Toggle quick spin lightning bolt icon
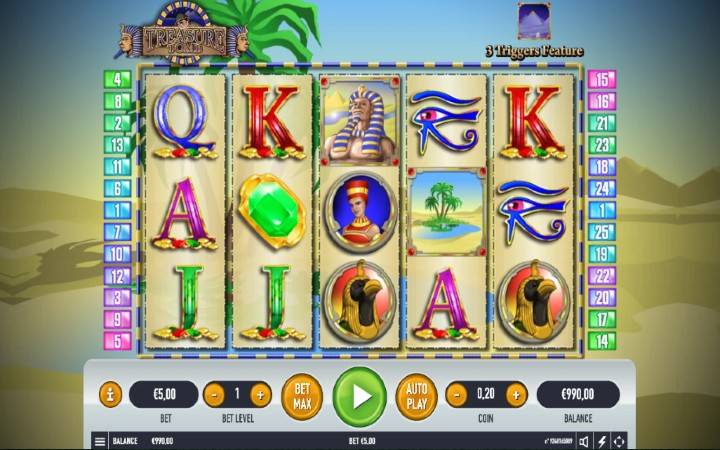720x450 pixels. [x=602, y=440]
